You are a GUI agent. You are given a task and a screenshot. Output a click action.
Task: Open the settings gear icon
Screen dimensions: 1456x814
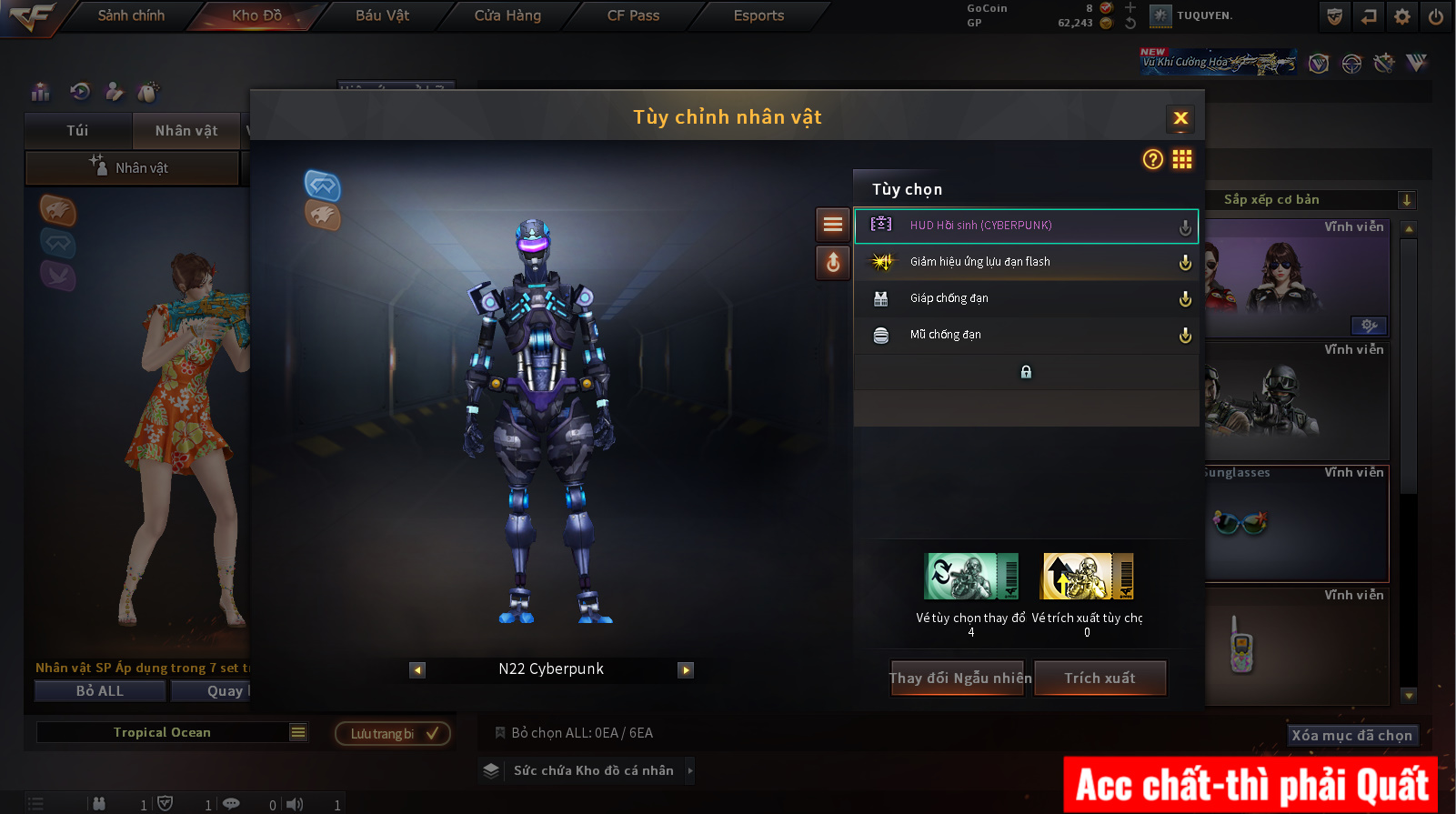1401,16
